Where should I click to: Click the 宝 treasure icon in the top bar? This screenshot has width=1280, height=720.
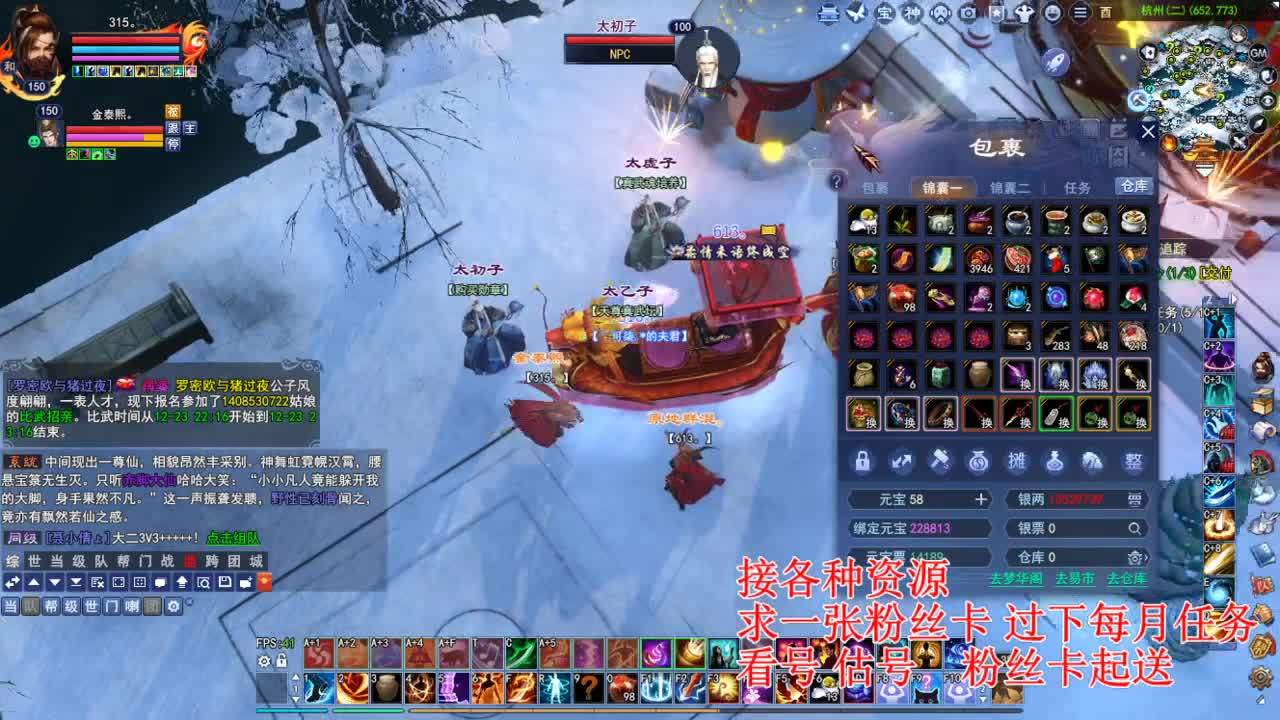point(883,14)
